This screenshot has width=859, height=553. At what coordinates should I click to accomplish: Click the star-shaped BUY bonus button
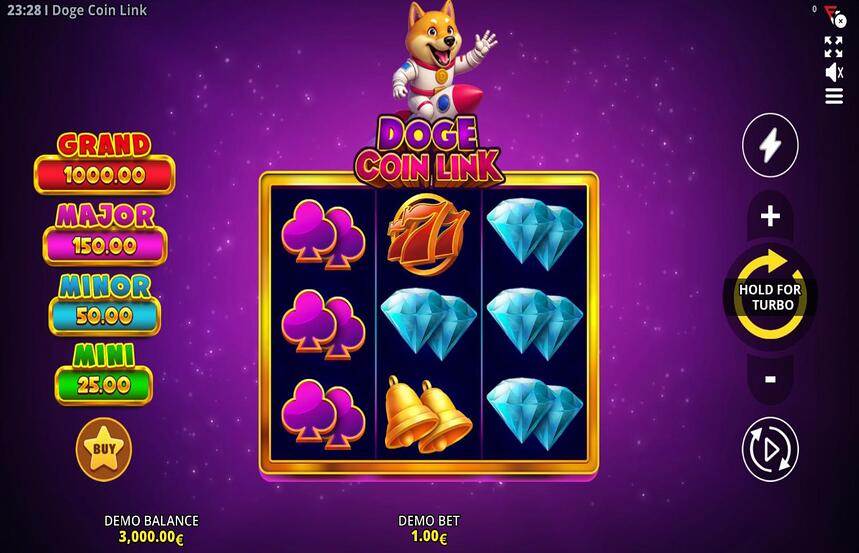tap(104, 449)
